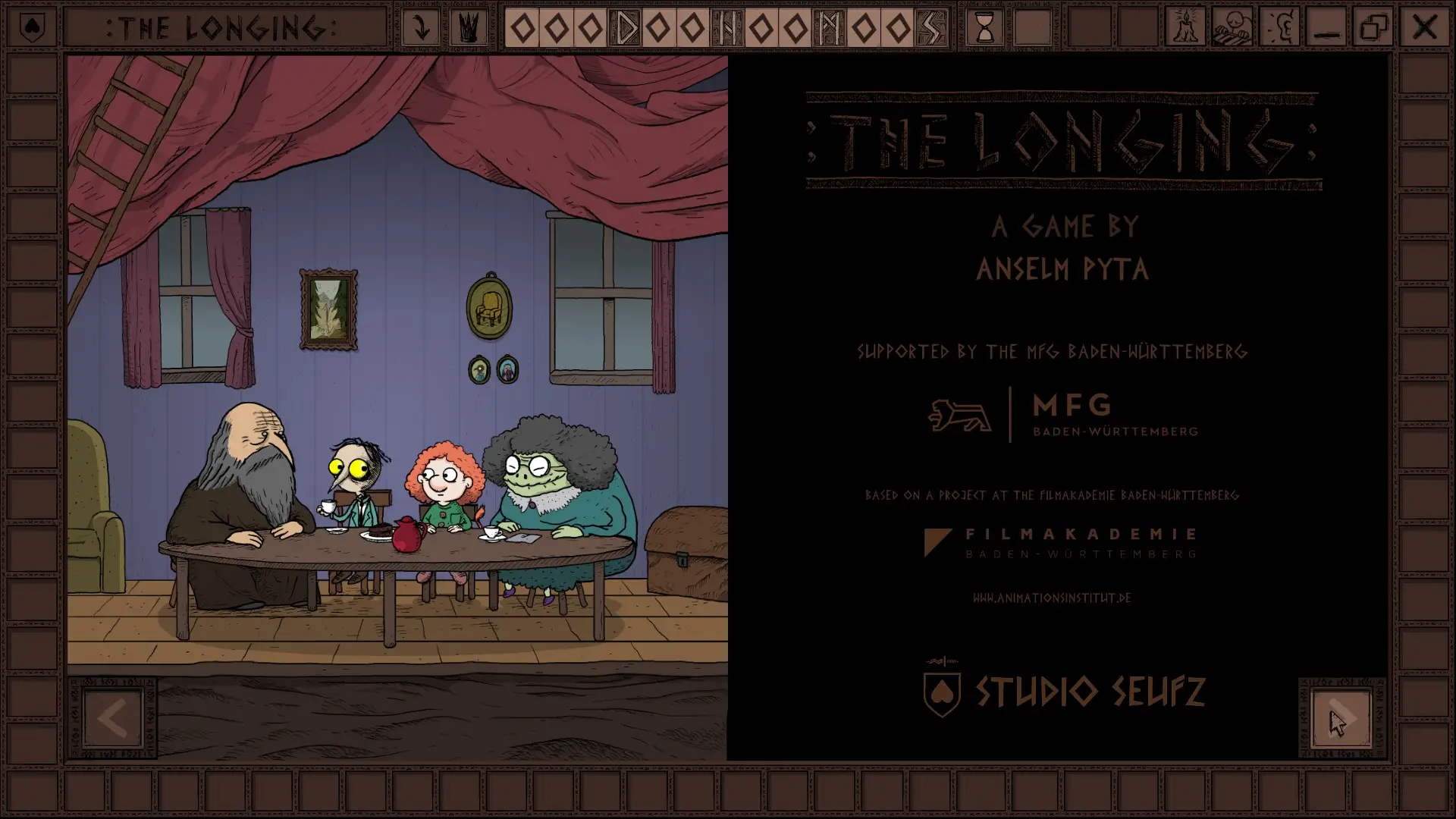
Task: Open the king's crown icon
Action: [469, 28]
